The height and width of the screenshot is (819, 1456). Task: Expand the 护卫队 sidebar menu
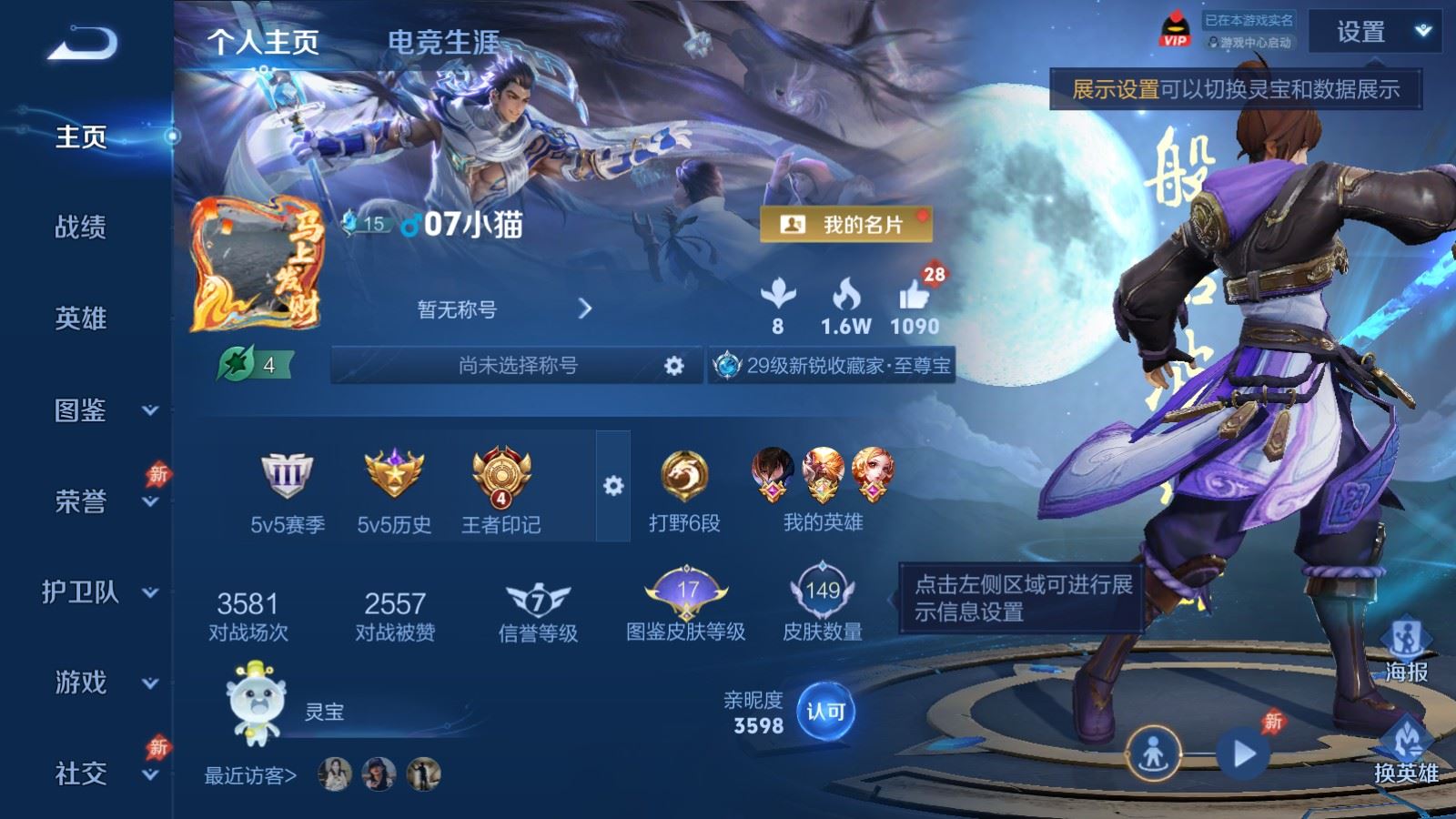click(x=100, y=592)
